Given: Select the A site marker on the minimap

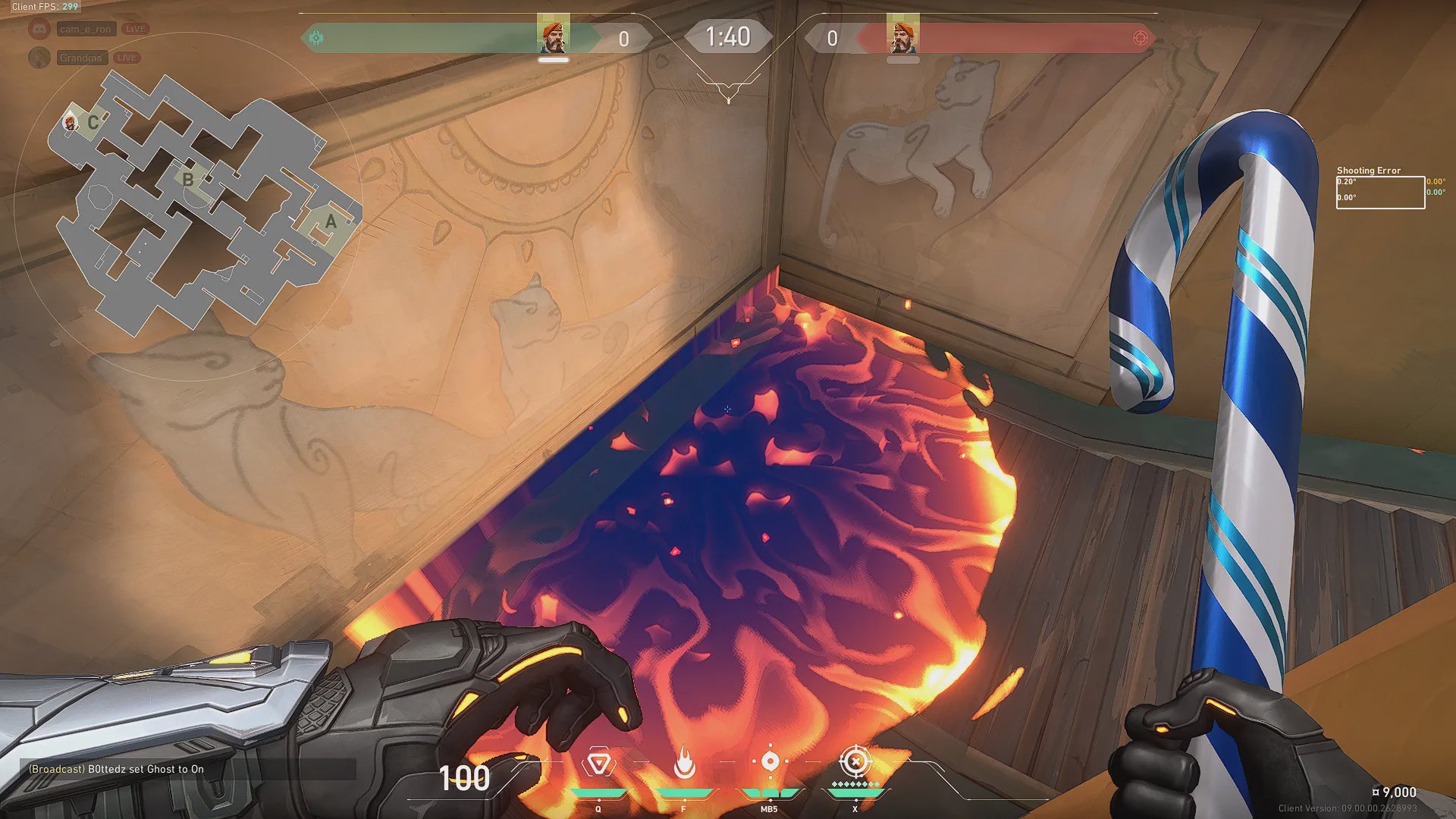Looking at the screenshot, I should click(x=331, y=221).
